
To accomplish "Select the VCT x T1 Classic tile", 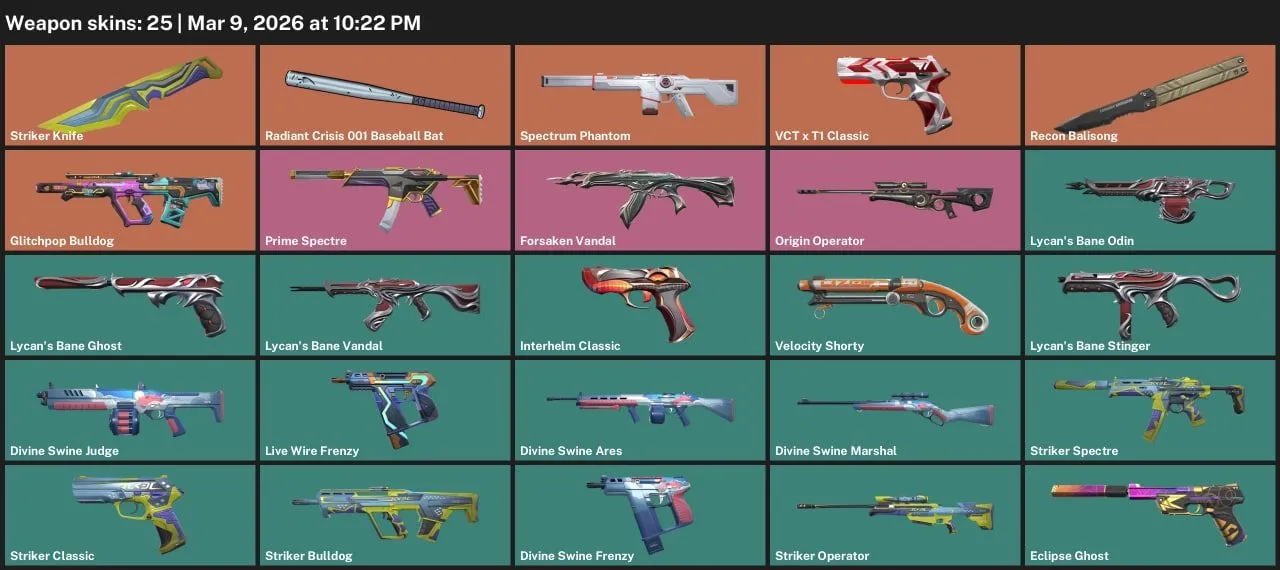I will tap(895, 95).
